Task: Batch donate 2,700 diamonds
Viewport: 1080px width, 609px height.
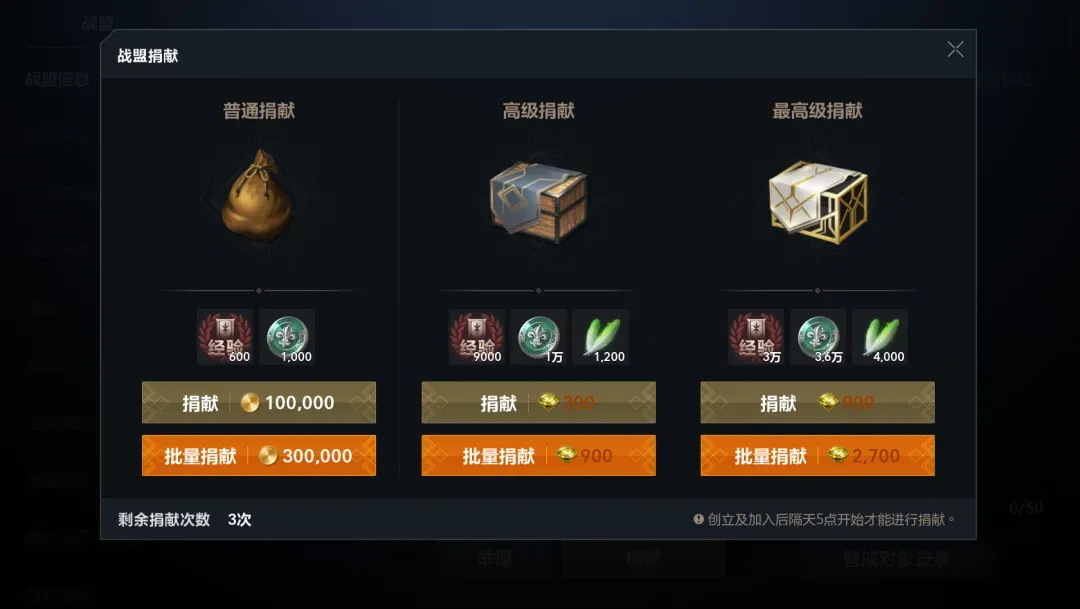Action: pyautogui.click(x=817, y=456)
